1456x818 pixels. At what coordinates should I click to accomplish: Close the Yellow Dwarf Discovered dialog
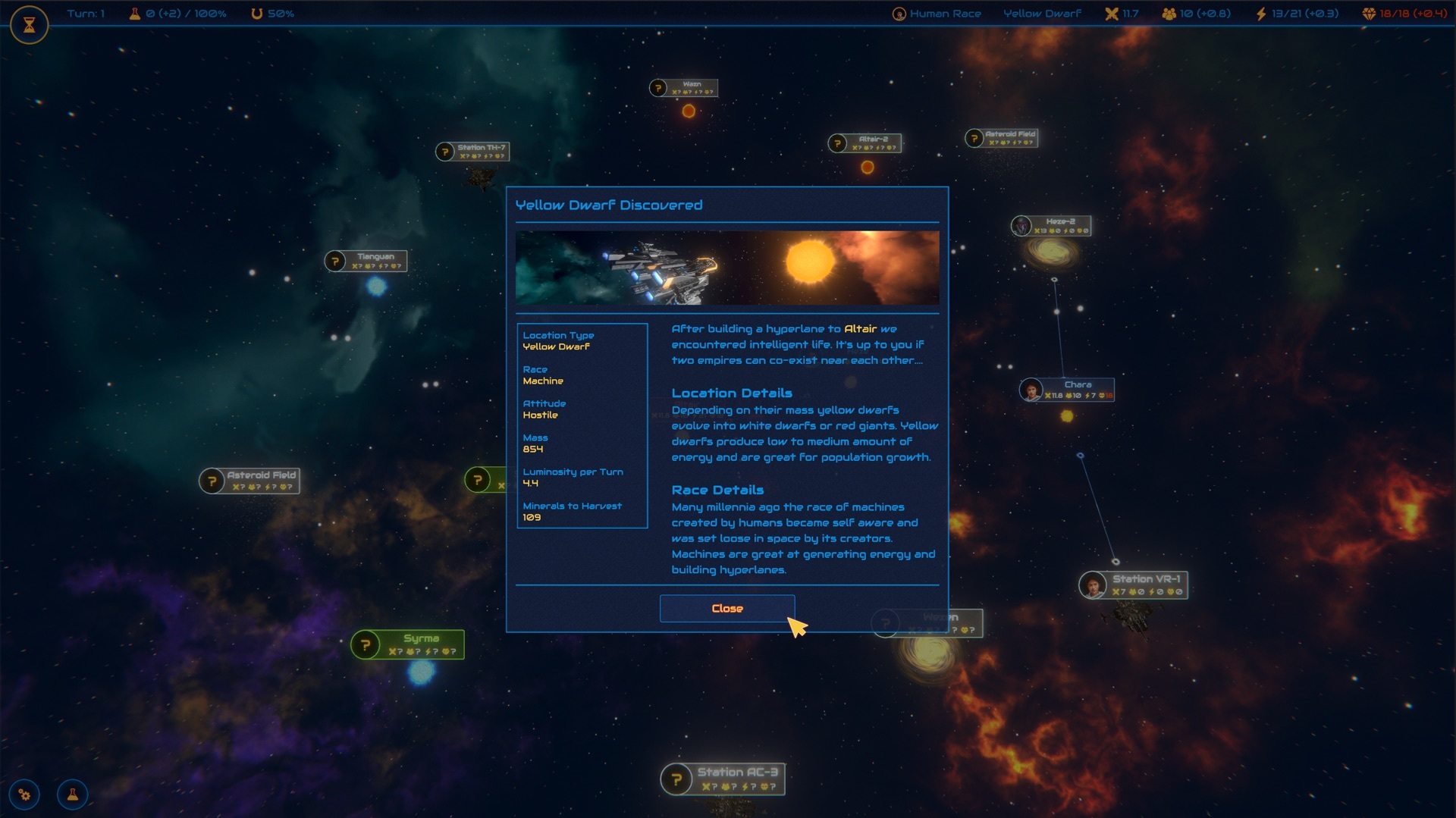726,609
